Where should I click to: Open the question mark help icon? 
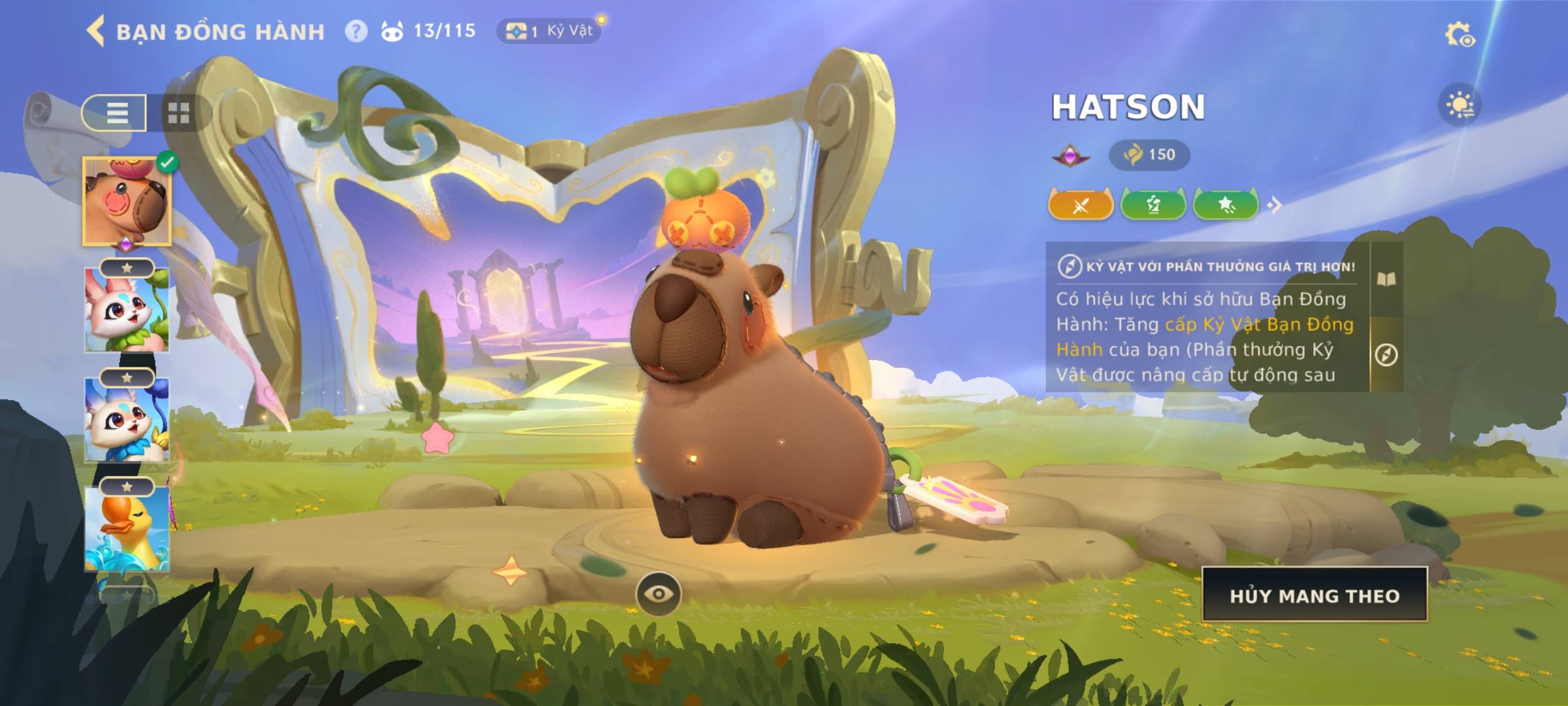coord(356,31)
